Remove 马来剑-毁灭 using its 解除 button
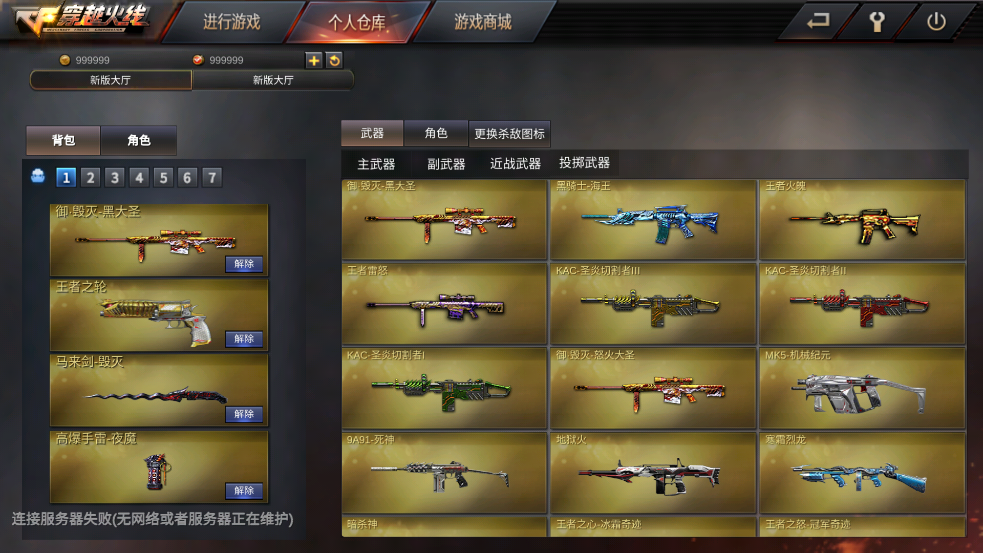 pos(244,414)
